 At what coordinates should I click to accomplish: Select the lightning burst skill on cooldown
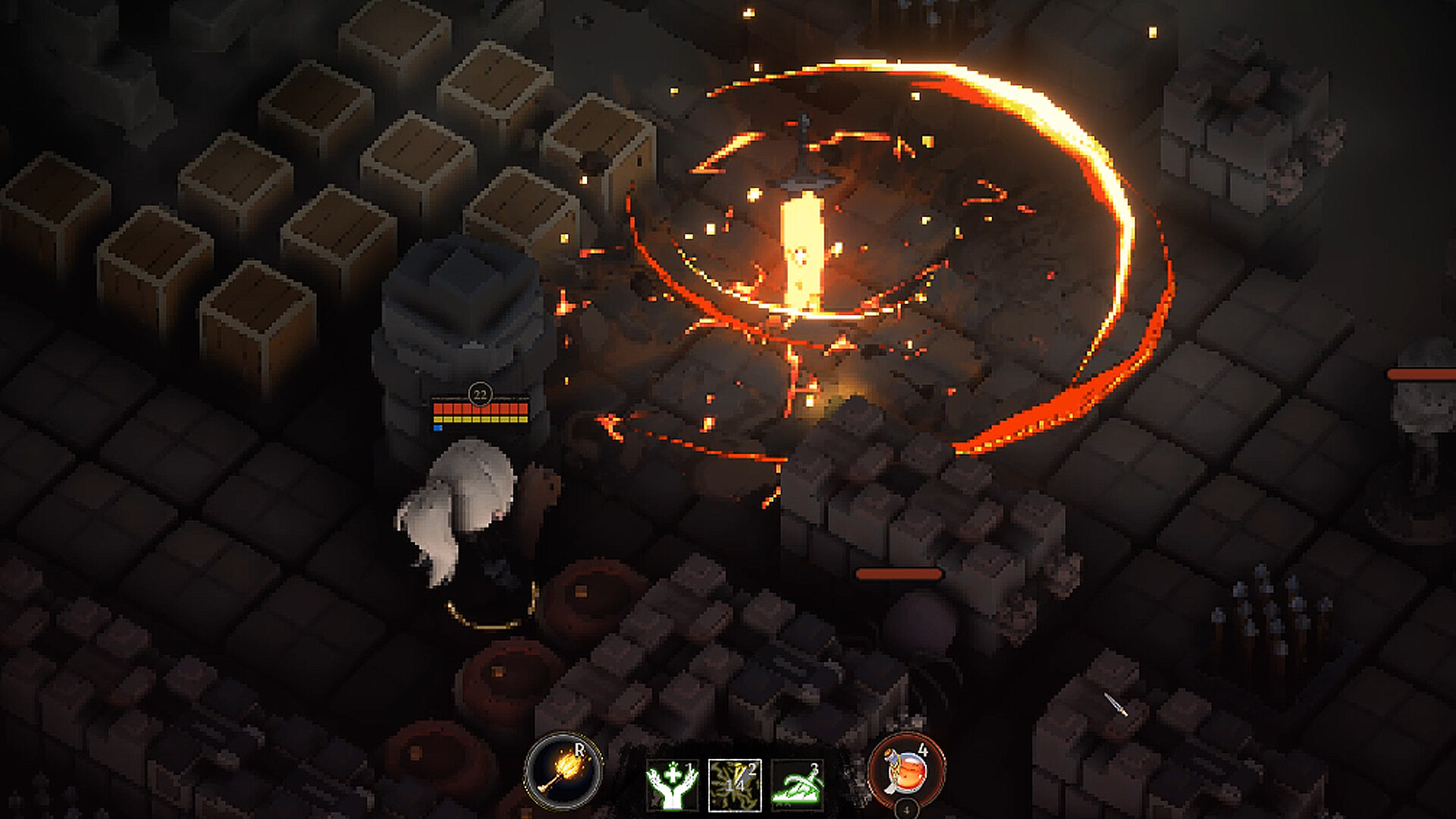click(x=734, y=785)
